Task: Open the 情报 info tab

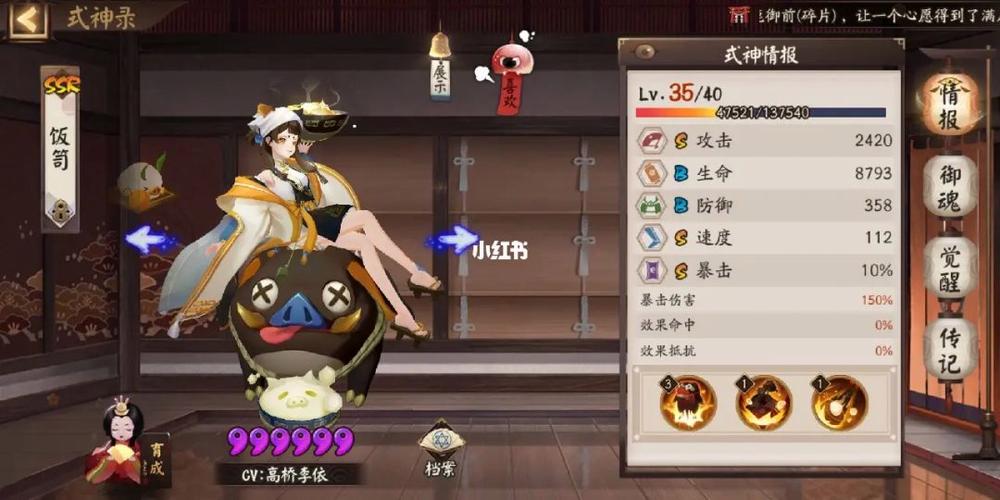Action: tap(948, 103)
